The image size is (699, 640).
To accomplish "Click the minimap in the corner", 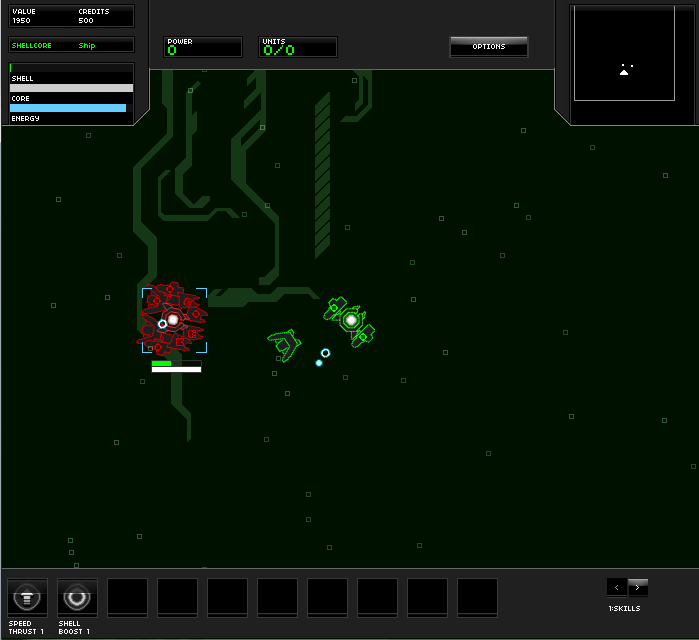I will point(624,54).
